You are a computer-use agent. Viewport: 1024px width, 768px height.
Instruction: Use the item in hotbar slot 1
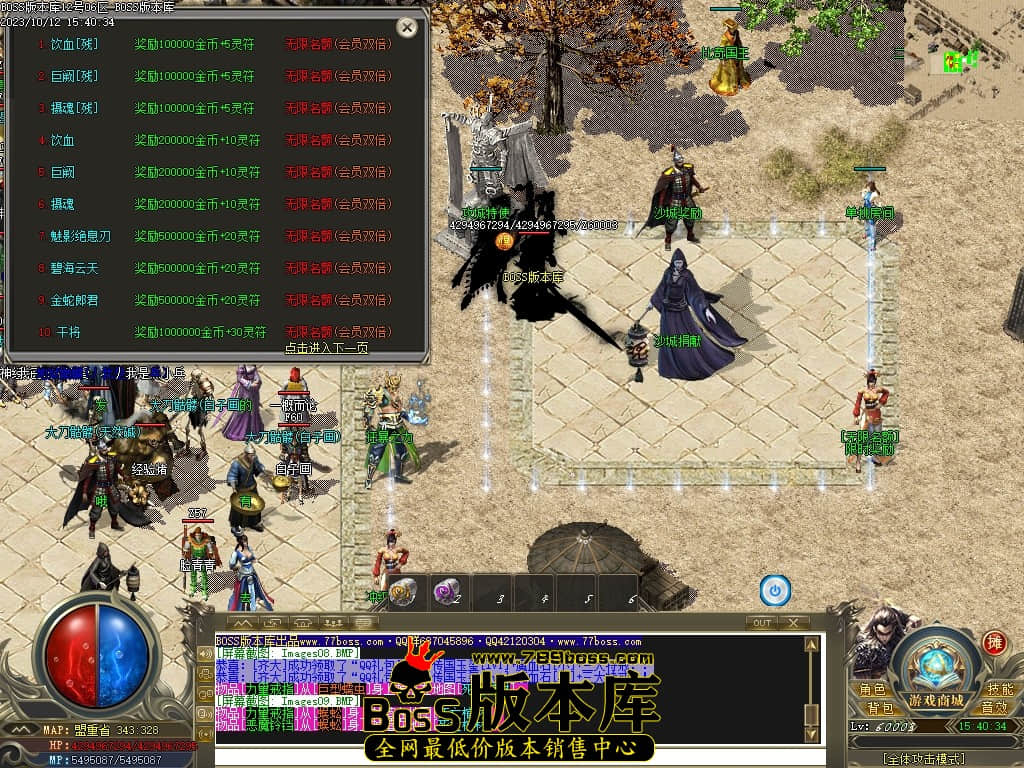404,591
